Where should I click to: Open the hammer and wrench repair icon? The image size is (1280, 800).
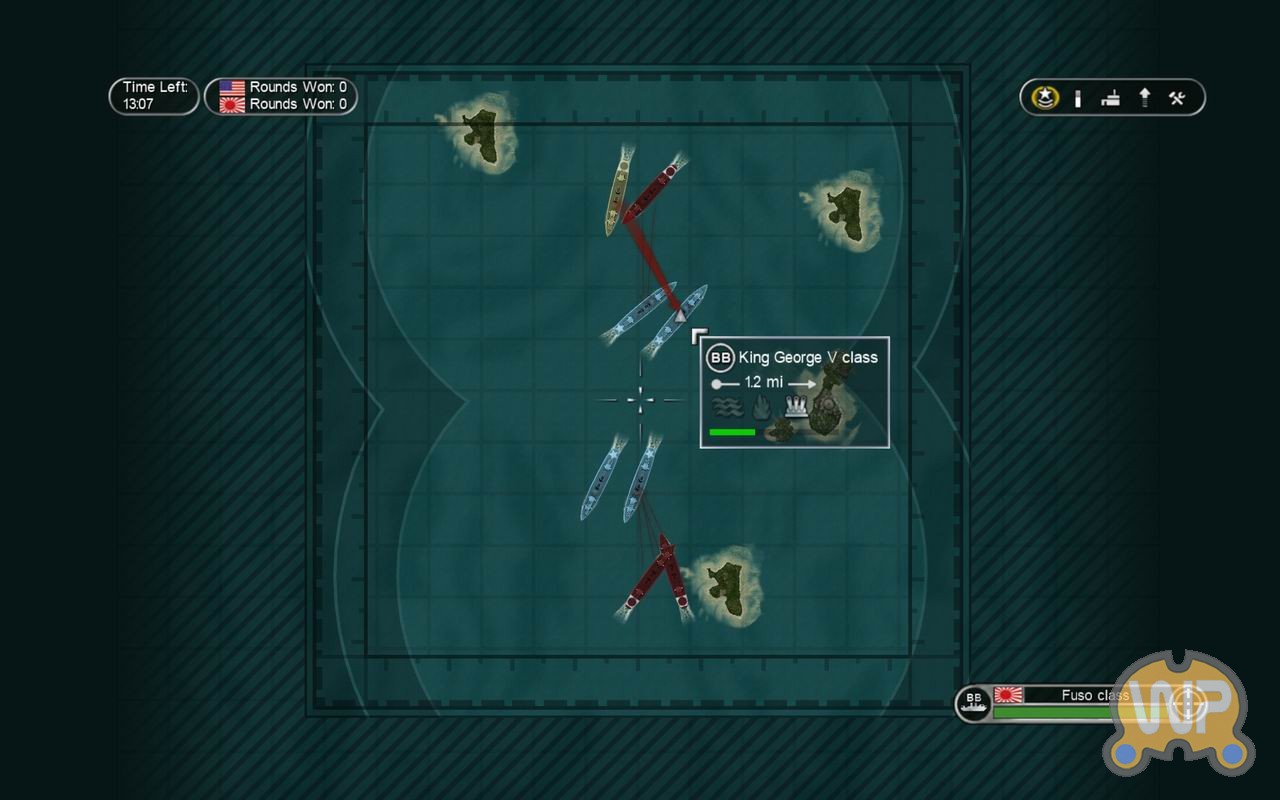(1177, 98)
